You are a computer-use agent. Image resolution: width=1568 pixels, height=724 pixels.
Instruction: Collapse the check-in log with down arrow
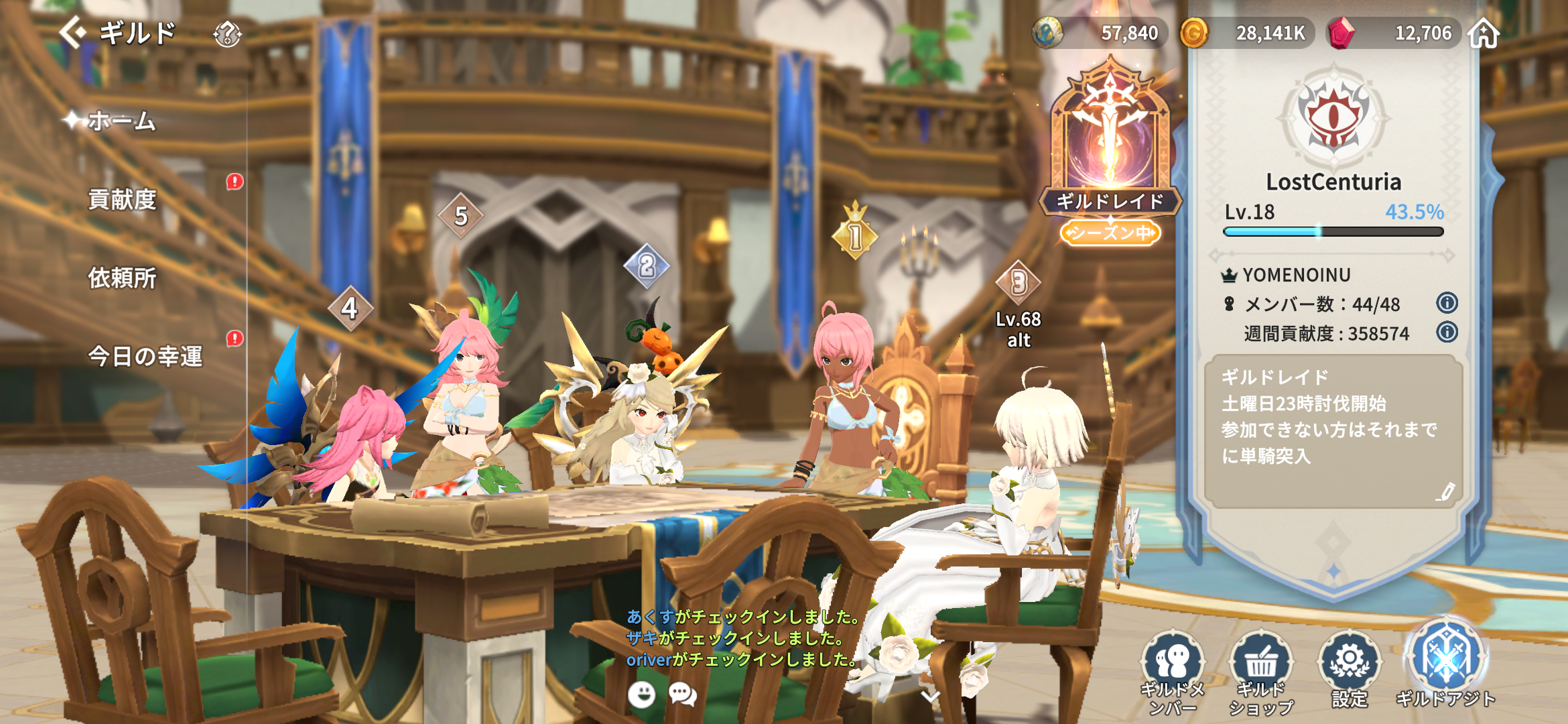coord(930,697)
